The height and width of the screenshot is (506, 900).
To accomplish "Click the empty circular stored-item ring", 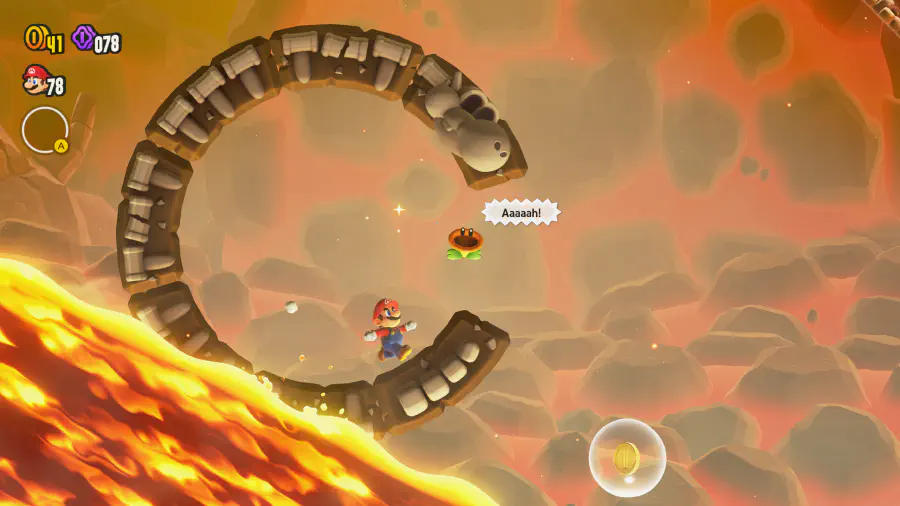I will tap(45, 130).
